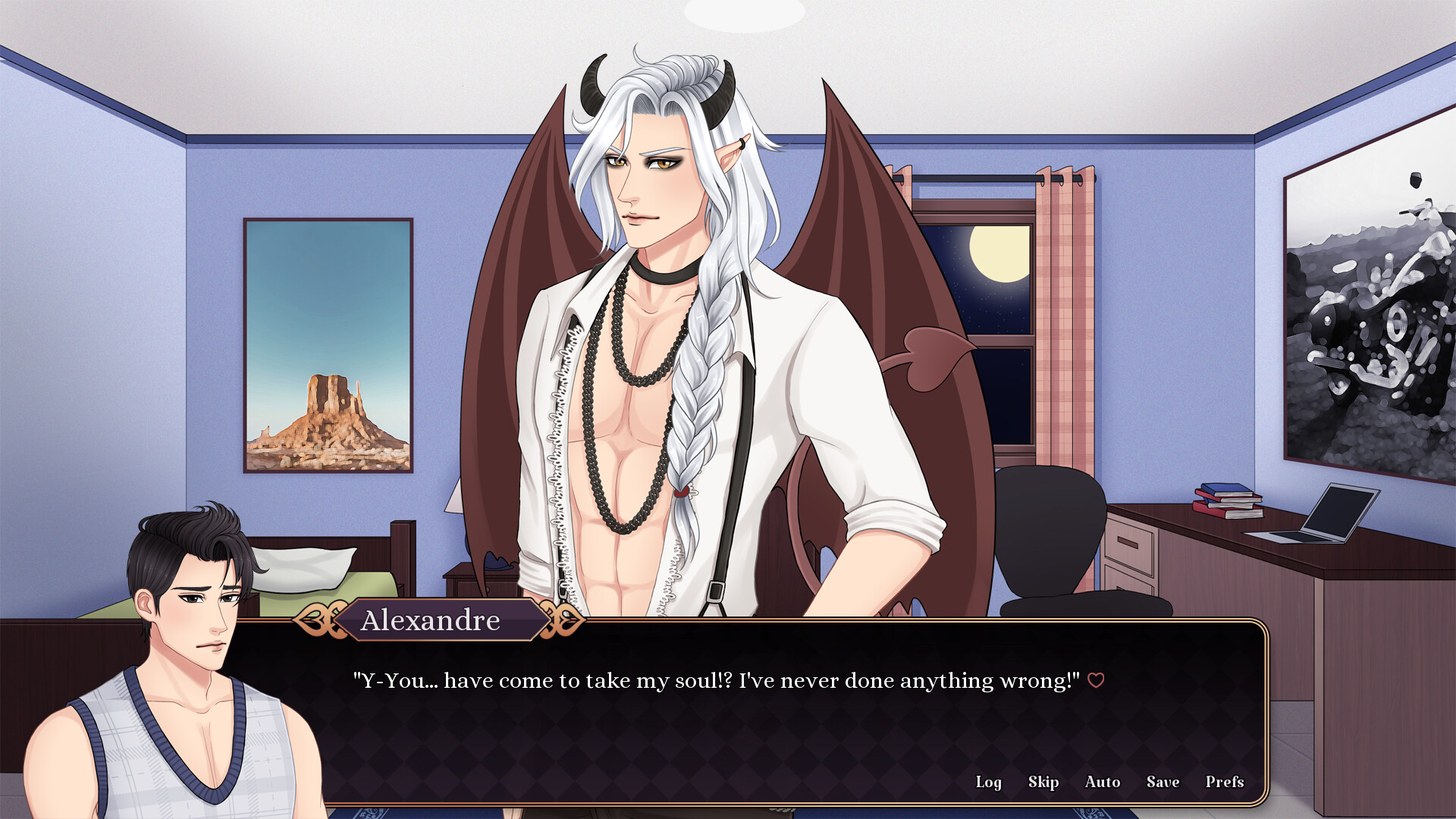Click the heart continue indicator
The width and height of the screenshot is (1456, 819).
click(1097, 680)
